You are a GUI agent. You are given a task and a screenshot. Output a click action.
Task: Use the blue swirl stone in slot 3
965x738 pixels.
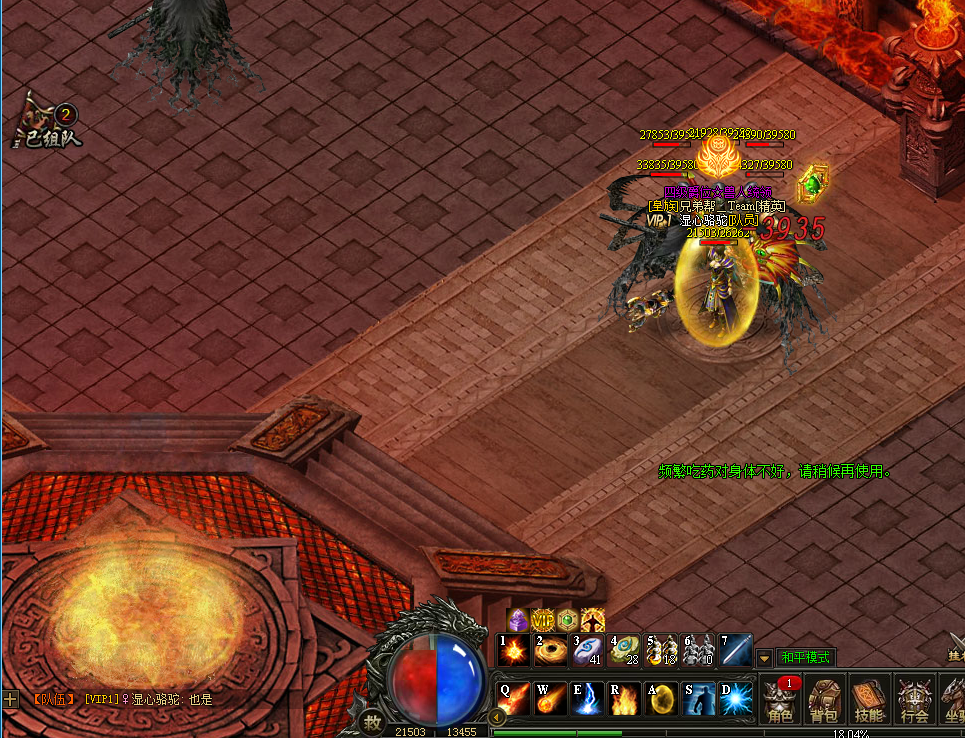(587, 650)
